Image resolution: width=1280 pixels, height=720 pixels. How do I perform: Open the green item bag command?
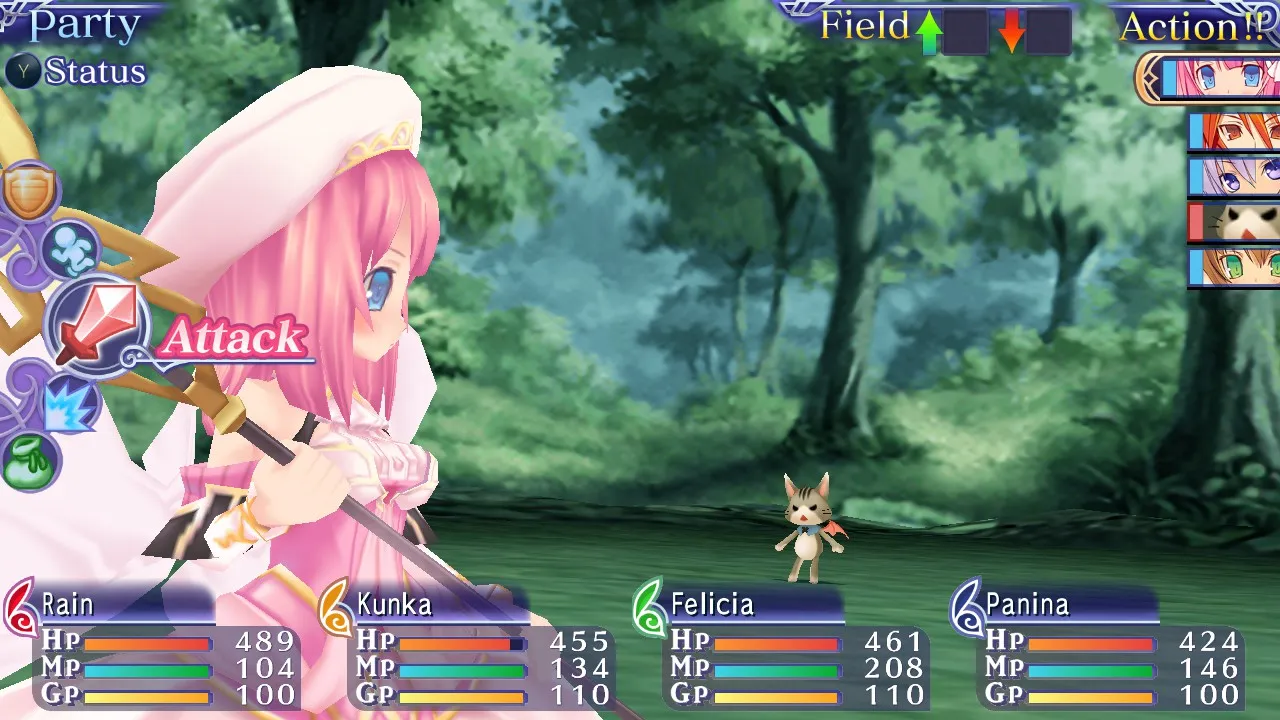click(30, 462)
